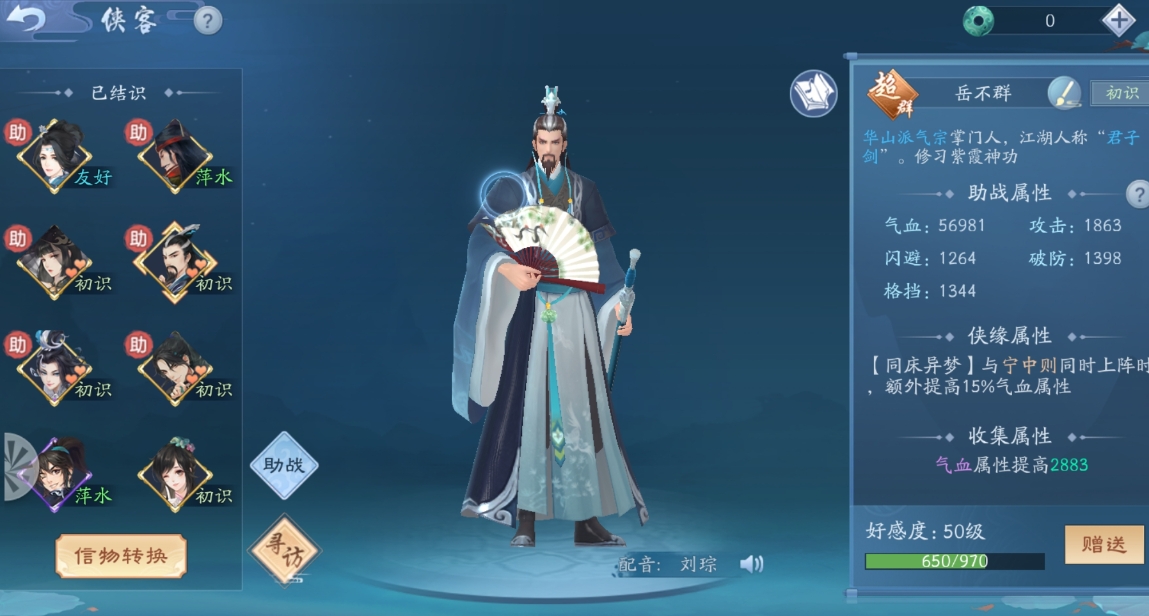This screenshot has width=1149, height=616.
Task: Open 信物转换 token conversion
Action: click(121, 556)
